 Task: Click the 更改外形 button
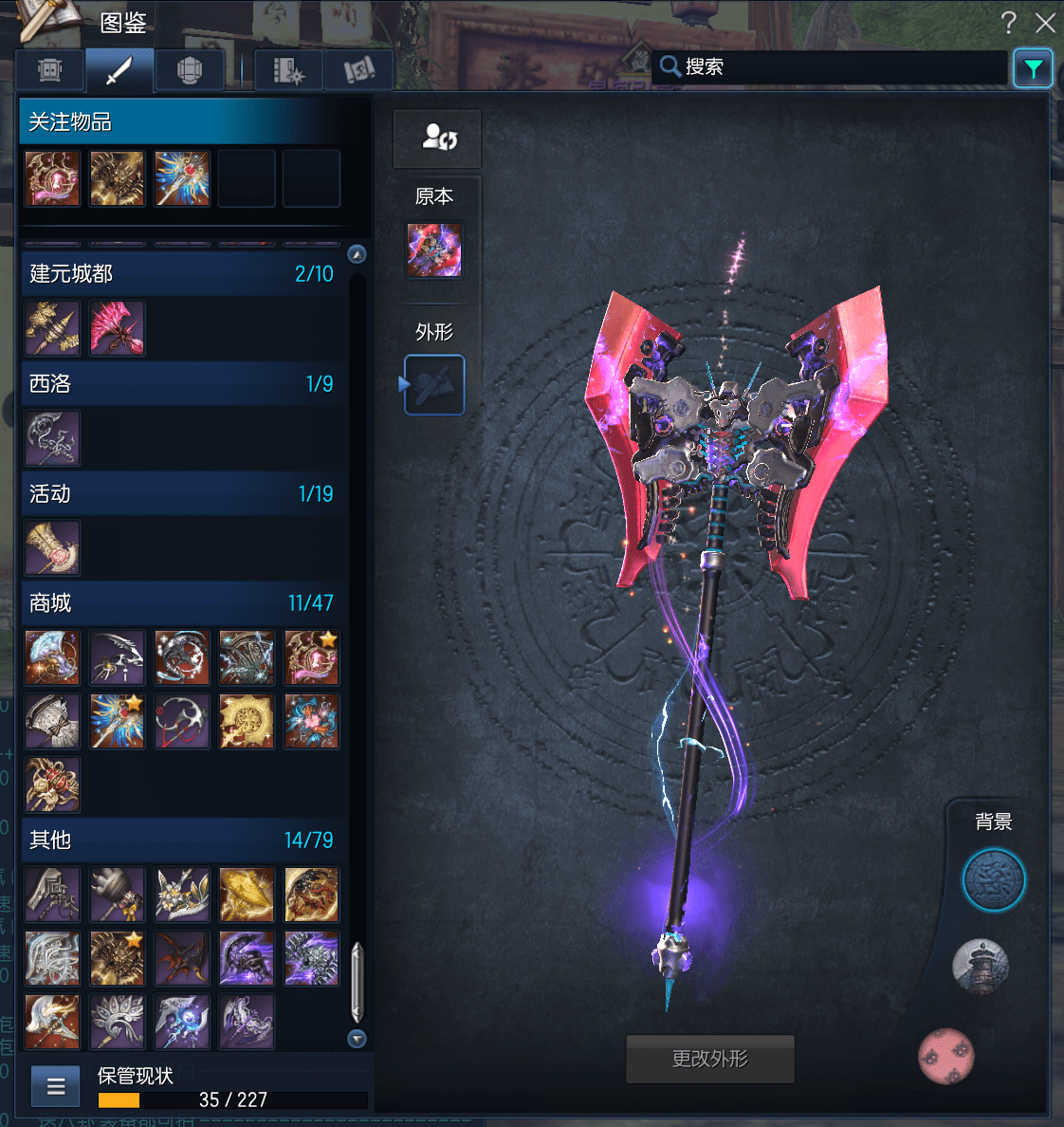click(x=710, y=1059)
